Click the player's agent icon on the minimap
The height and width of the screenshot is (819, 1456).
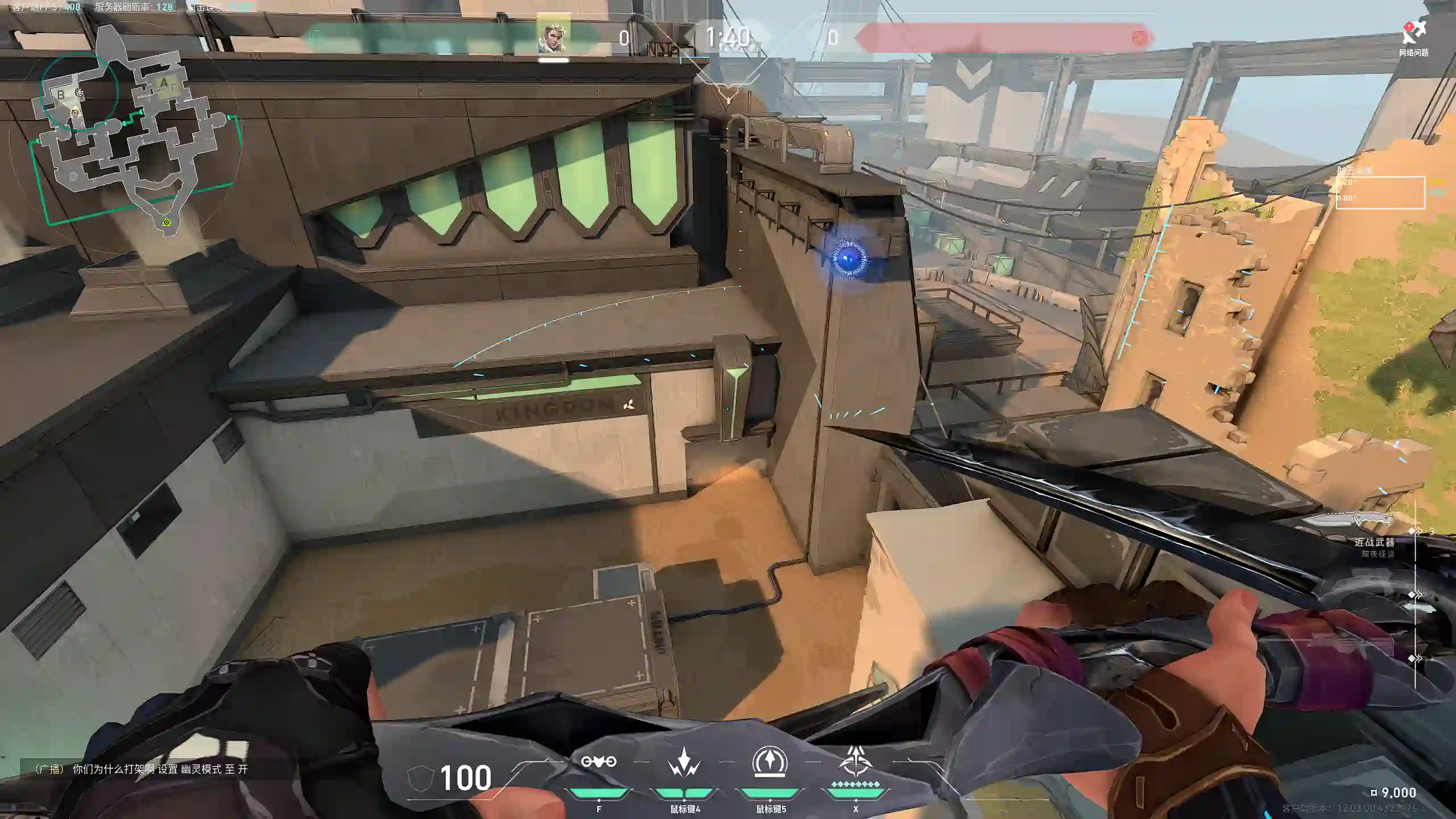click(76, 114)
